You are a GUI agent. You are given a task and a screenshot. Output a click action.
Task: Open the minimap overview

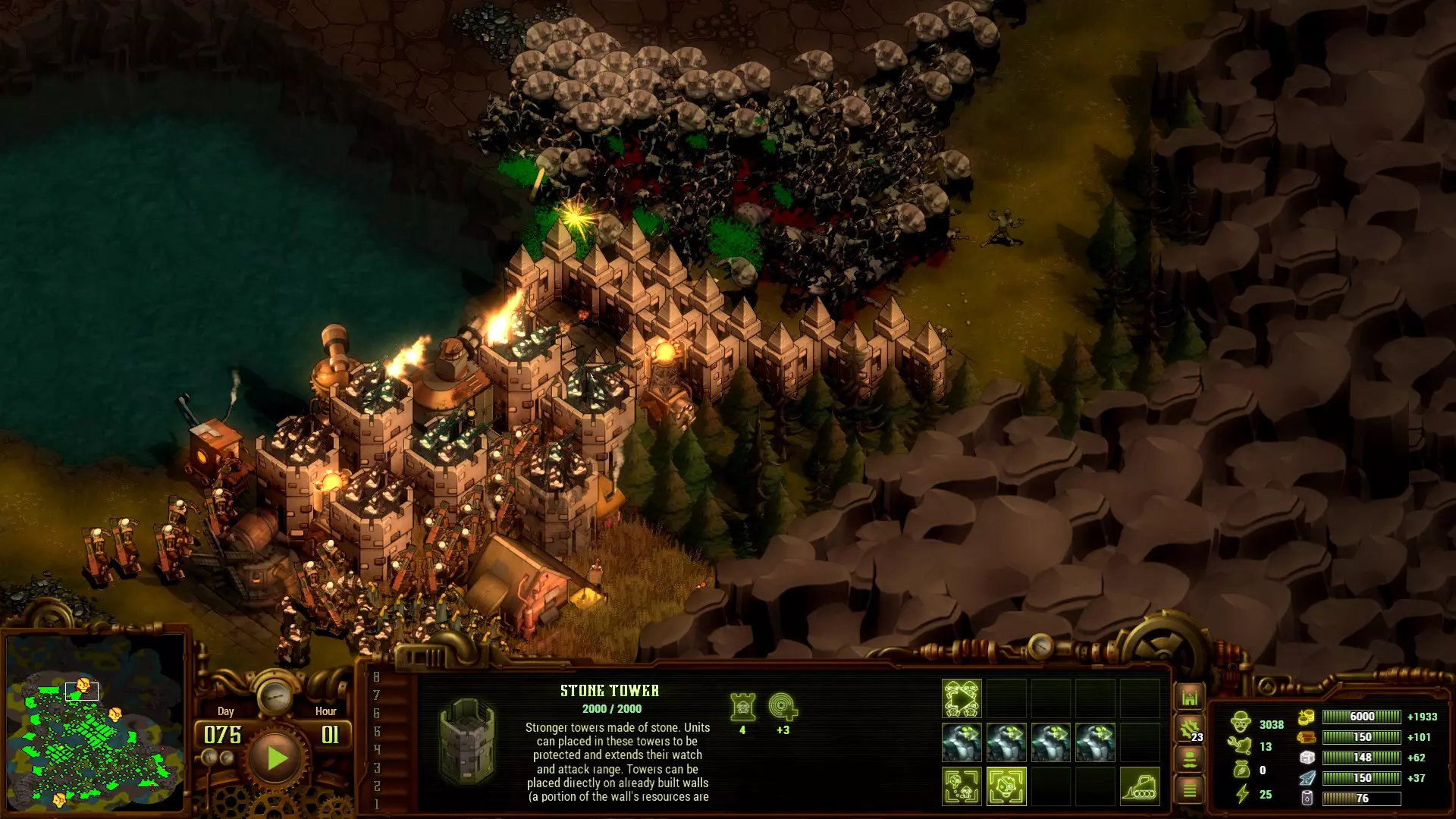click(95, 723)
